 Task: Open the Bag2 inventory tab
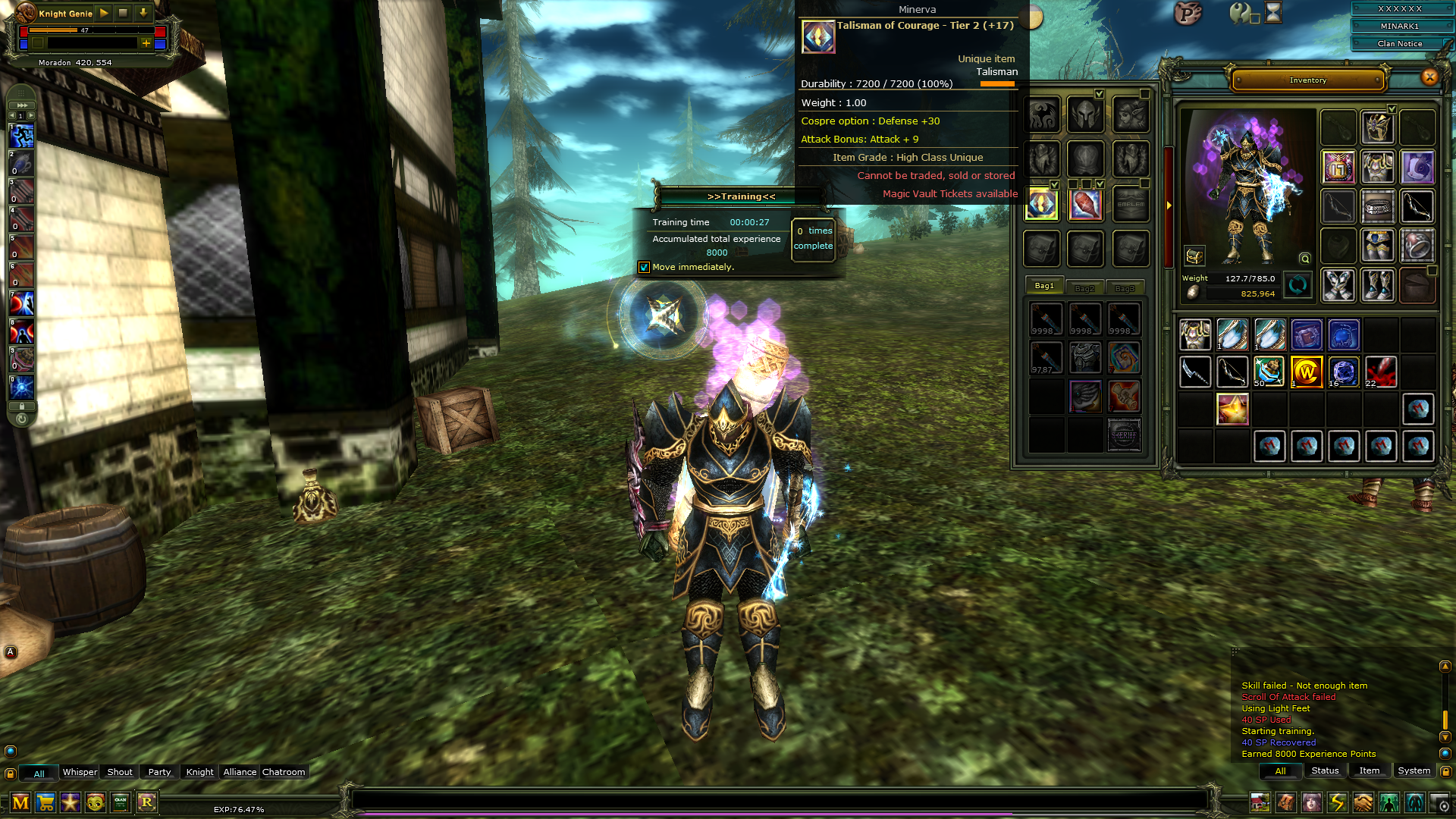(1085, 287)
